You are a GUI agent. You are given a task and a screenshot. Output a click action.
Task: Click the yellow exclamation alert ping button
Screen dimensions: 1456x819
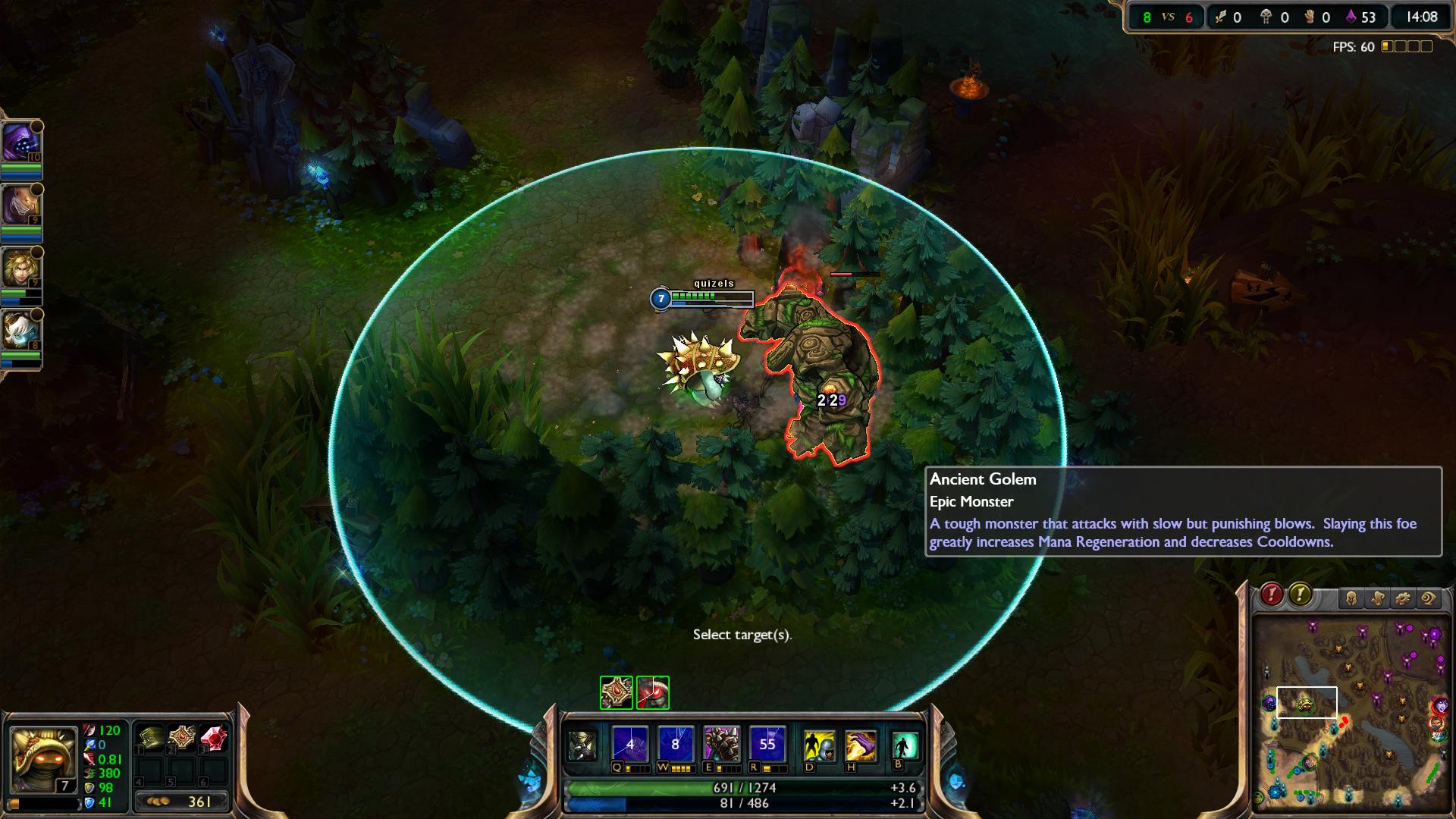(1300, 595)
